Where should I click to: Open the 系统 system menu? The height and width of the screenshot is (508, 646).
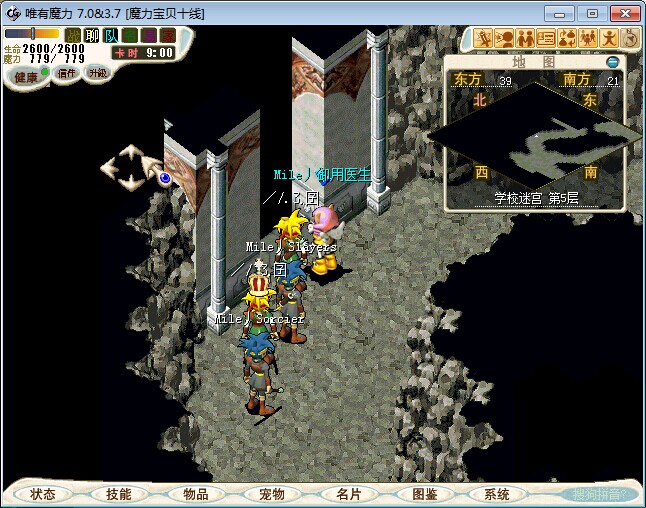(497, 494)
